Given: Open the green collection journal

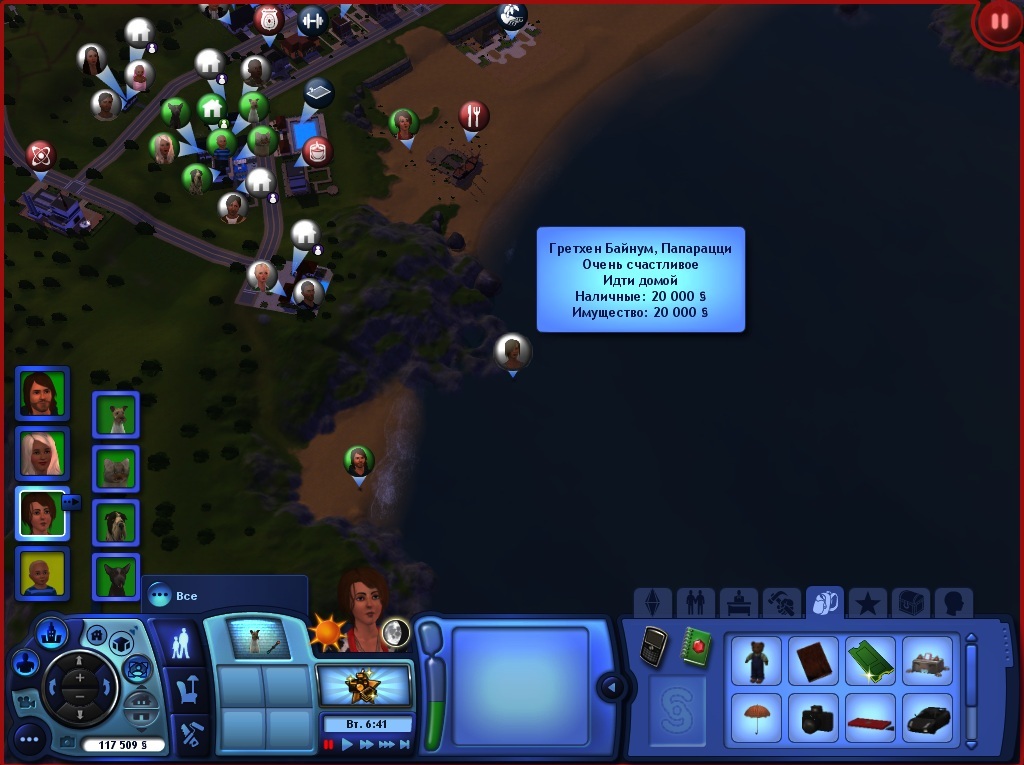Looking at the screenshot, I should (x=697, y=645).
